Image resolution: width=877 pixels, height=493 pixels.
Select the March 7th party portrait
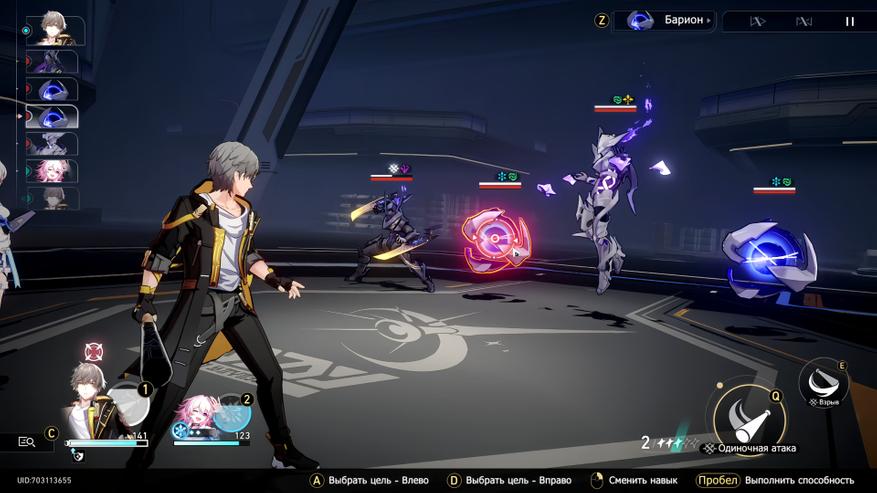click(x=195, y=415)
